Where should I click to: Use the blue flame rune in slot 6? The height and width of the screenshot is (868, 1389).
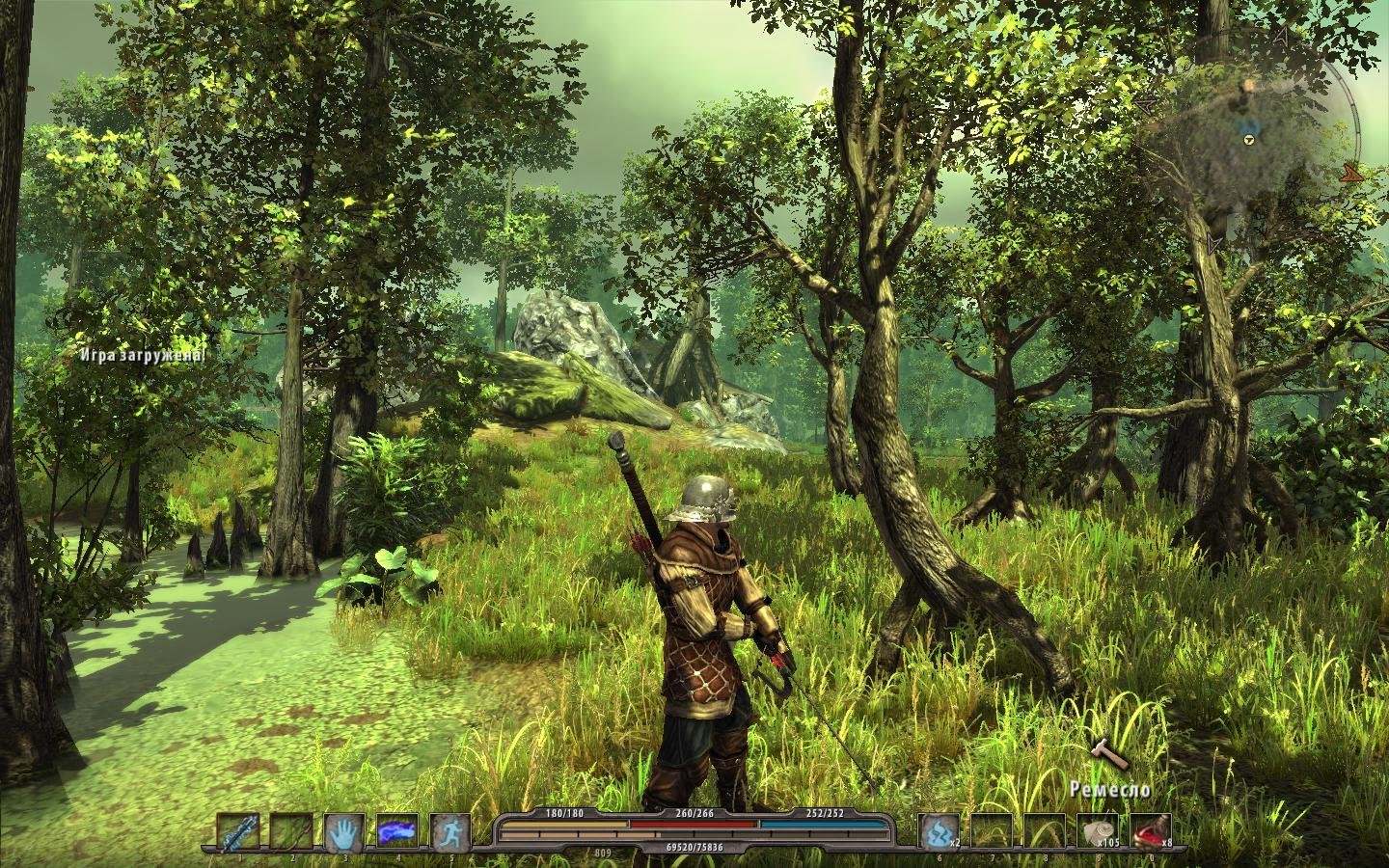tap(939, 831)
